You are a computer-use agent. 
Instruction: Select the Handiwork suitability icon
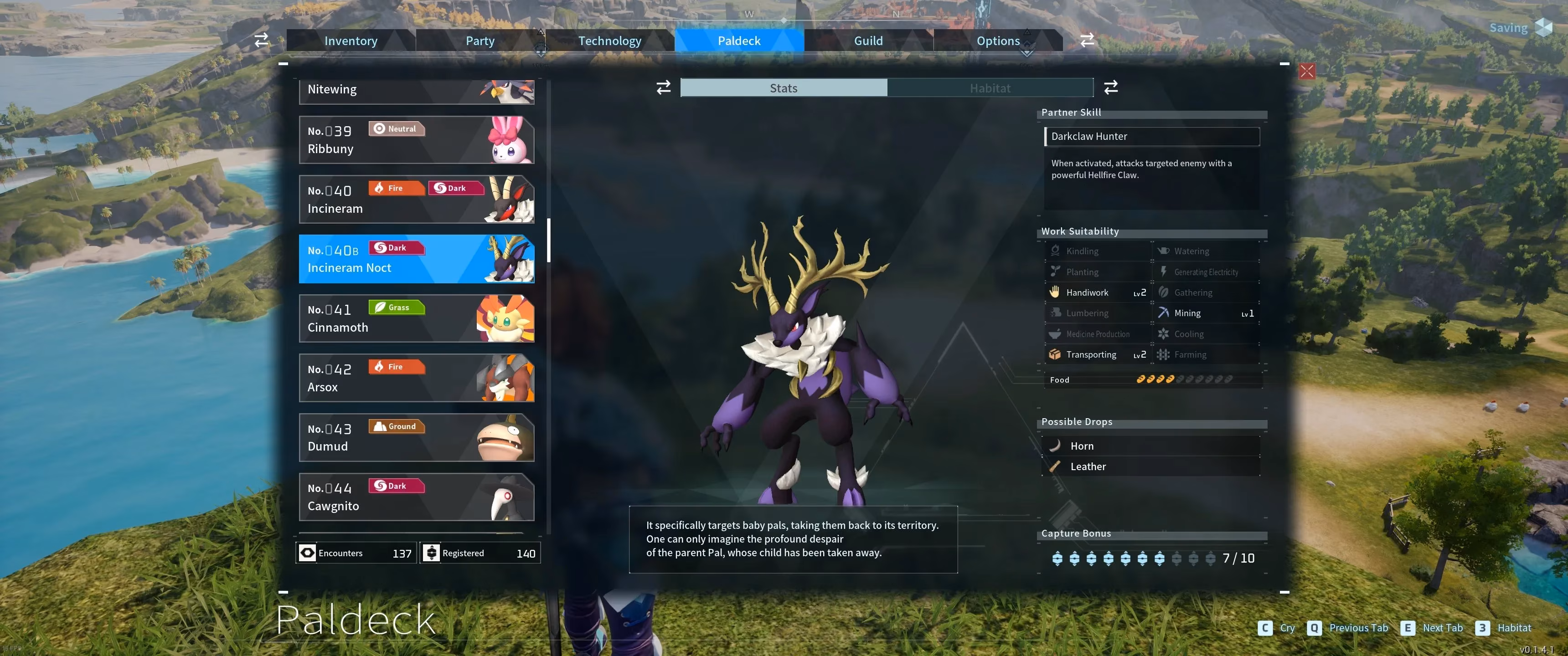click(1056, 292)
